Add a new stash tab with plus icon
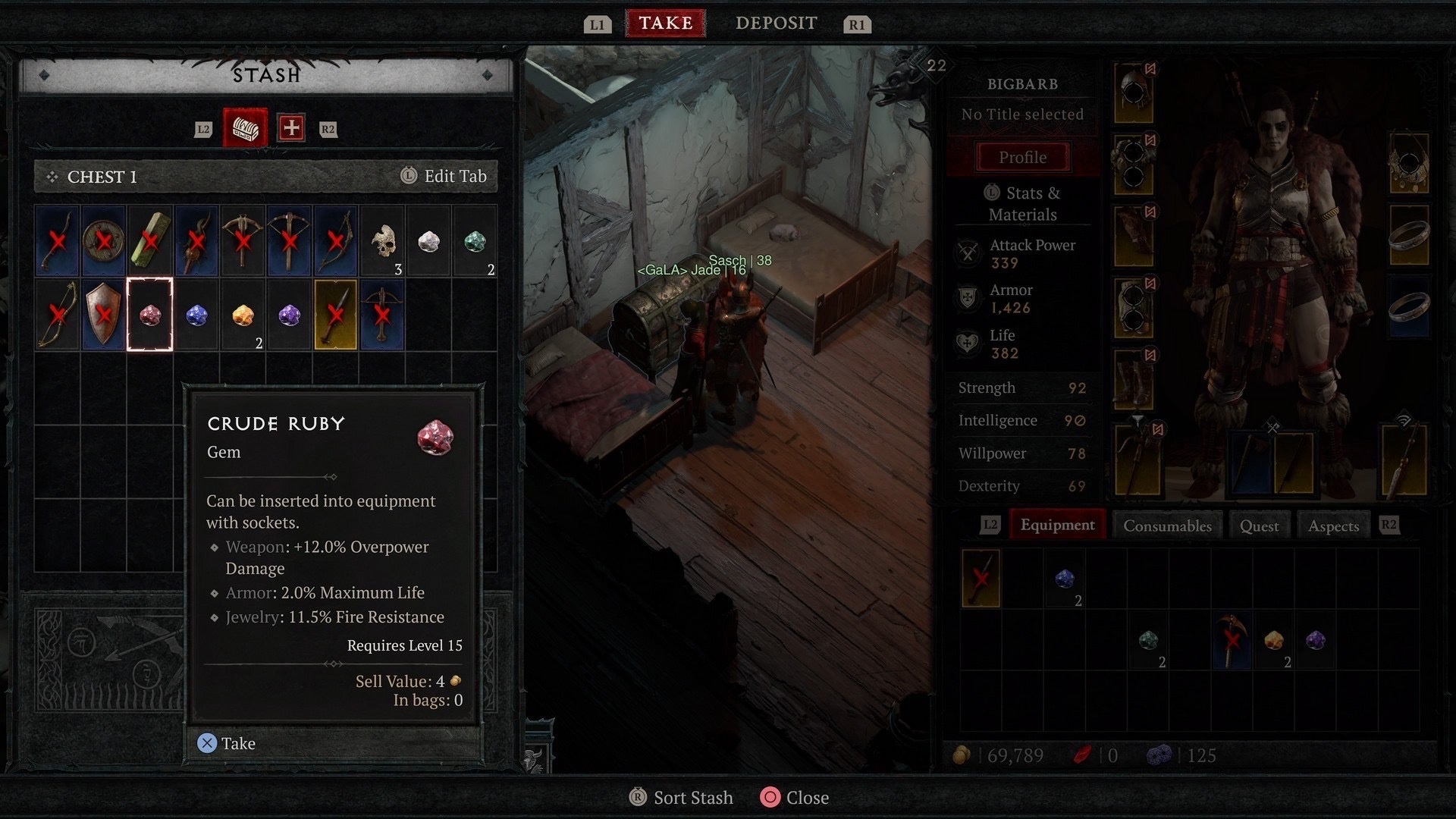This screenshot has width=1456, height=819. coord(291,128)
